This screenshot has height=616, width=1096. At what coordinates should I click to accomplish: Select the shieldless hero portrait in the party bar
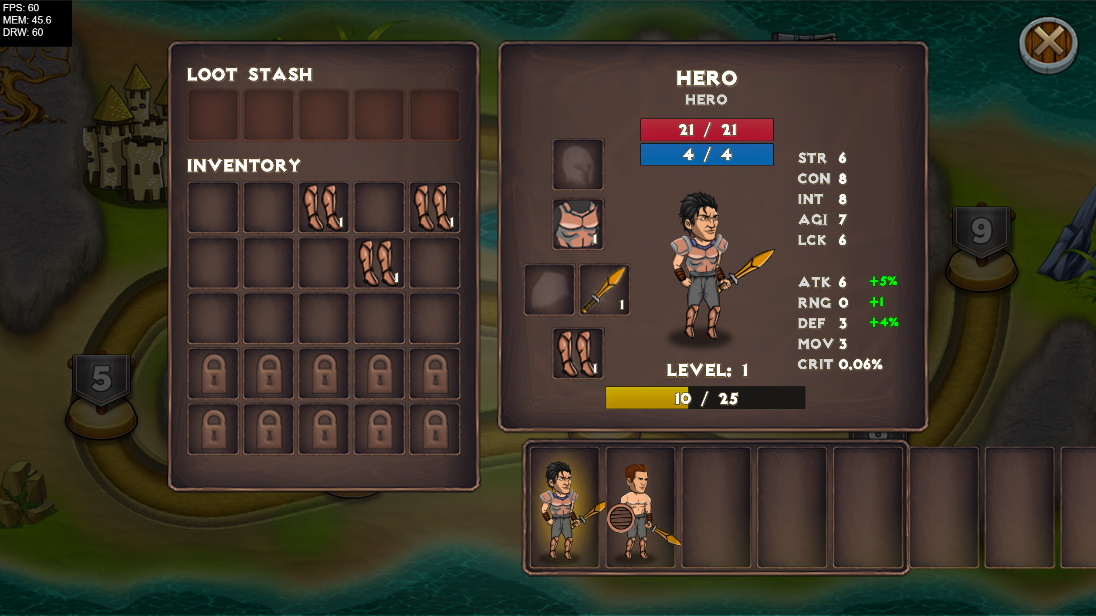tap(564, 508)
